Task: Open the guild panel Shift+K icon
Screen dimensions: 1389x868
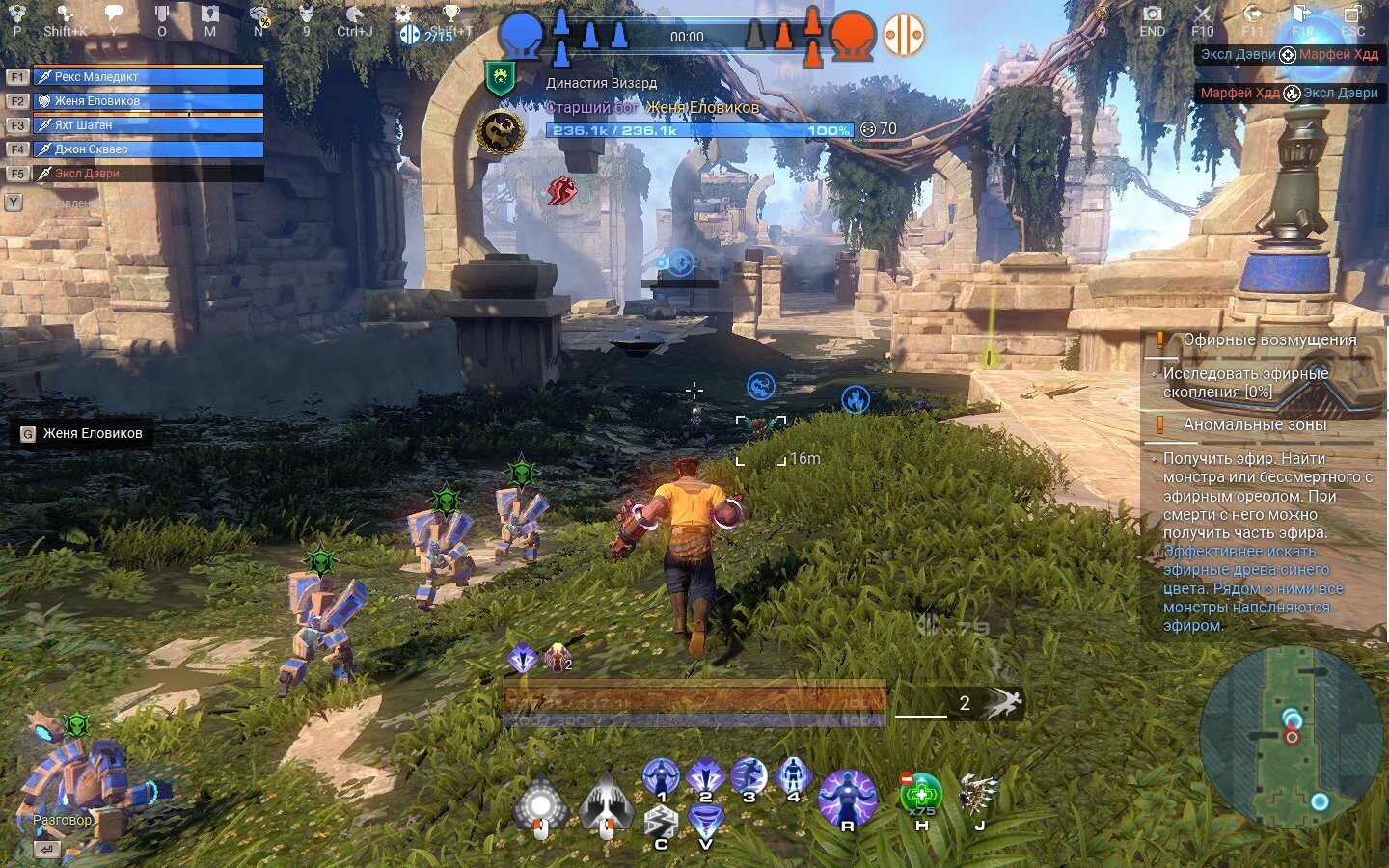Action: coord(63,12)
